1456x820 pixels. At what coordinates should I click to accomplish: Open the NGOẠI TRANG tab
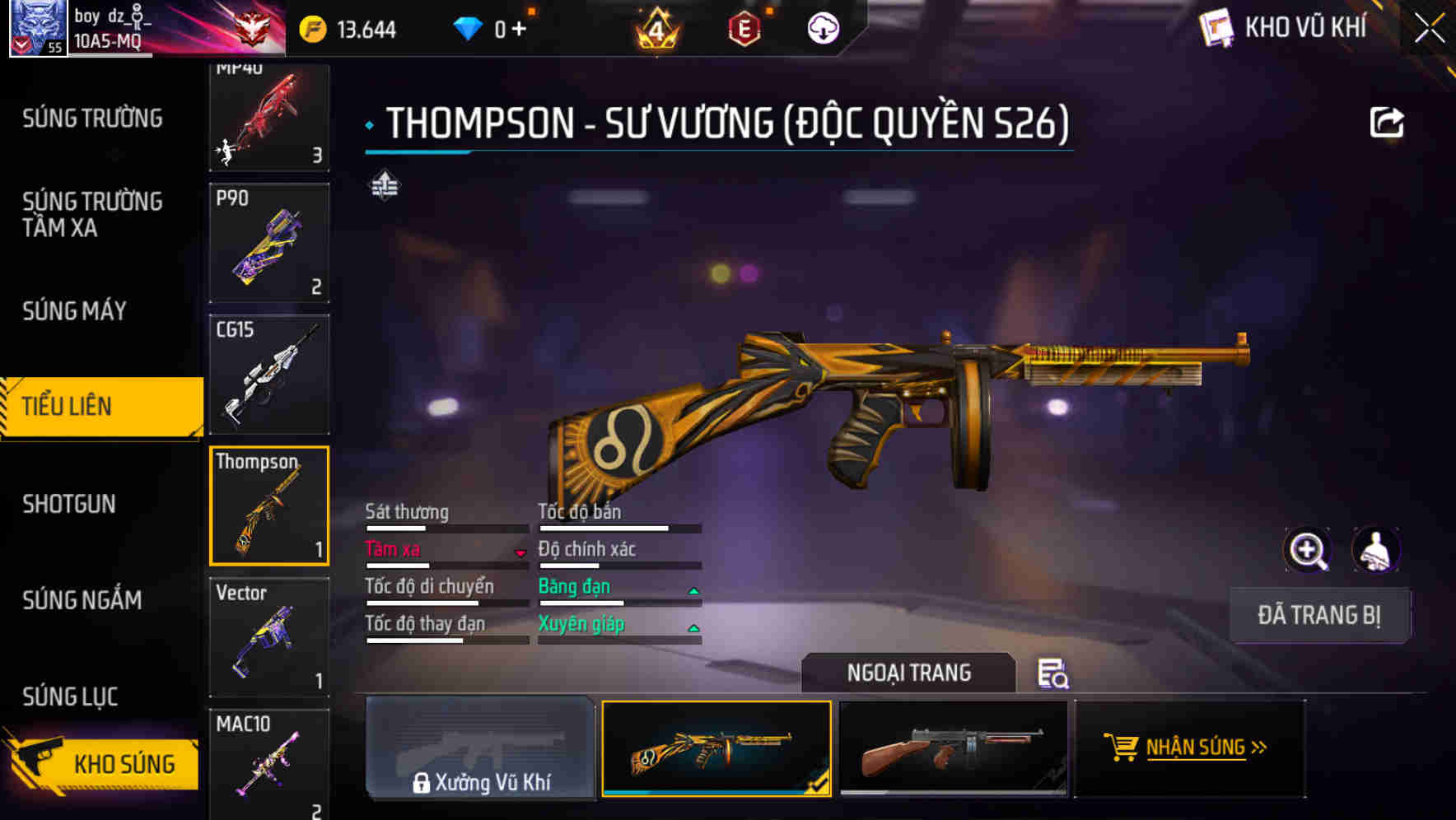(x=908, y=672)
